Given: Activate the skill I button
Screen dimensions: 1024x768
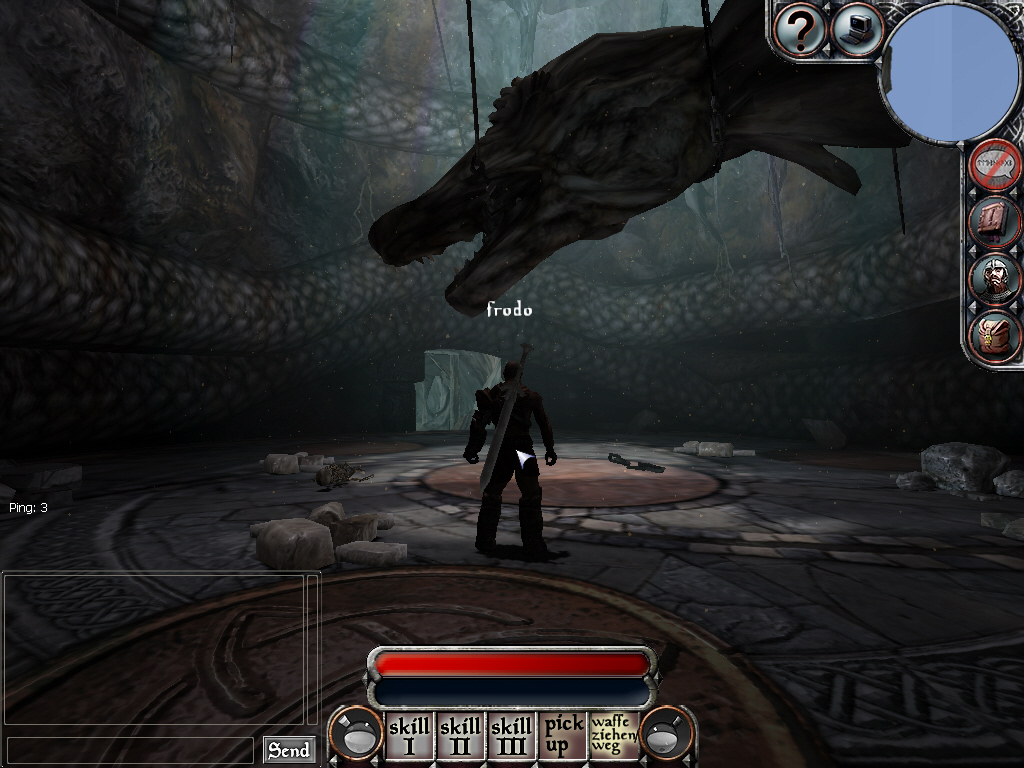Looking at the screenshot, I should pyautogui.click(x=408, y=736).
